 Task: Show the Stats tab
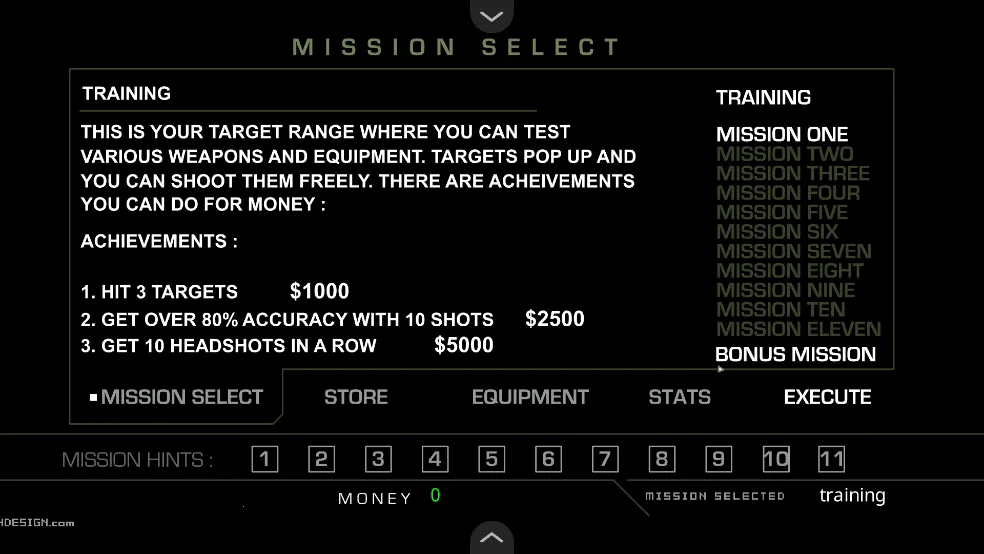679,397
